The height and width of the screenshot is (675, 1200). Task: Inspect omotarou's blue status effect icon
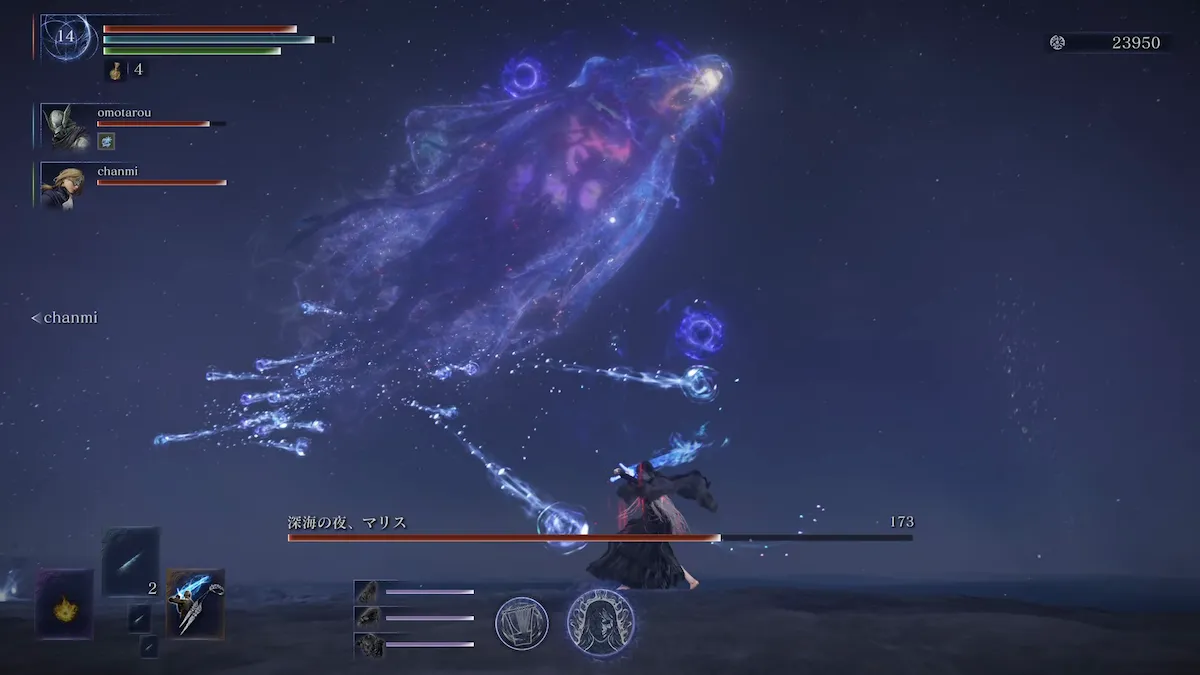(x=105, y=142)
